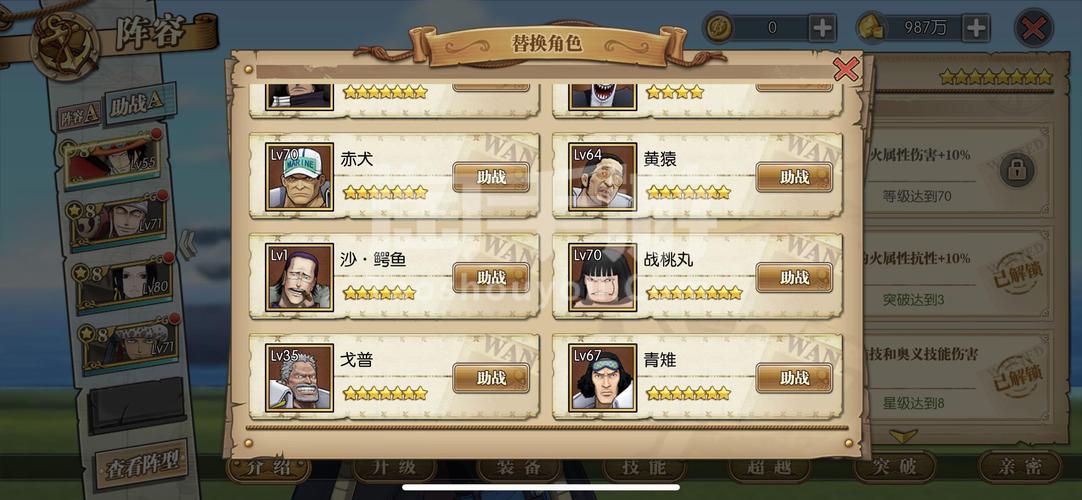The height and width of the screenshot is (500, 1082).
Task: Select 黄猿's Lv64 portrait
Action: pyautogui.click(x=602, y=177)
